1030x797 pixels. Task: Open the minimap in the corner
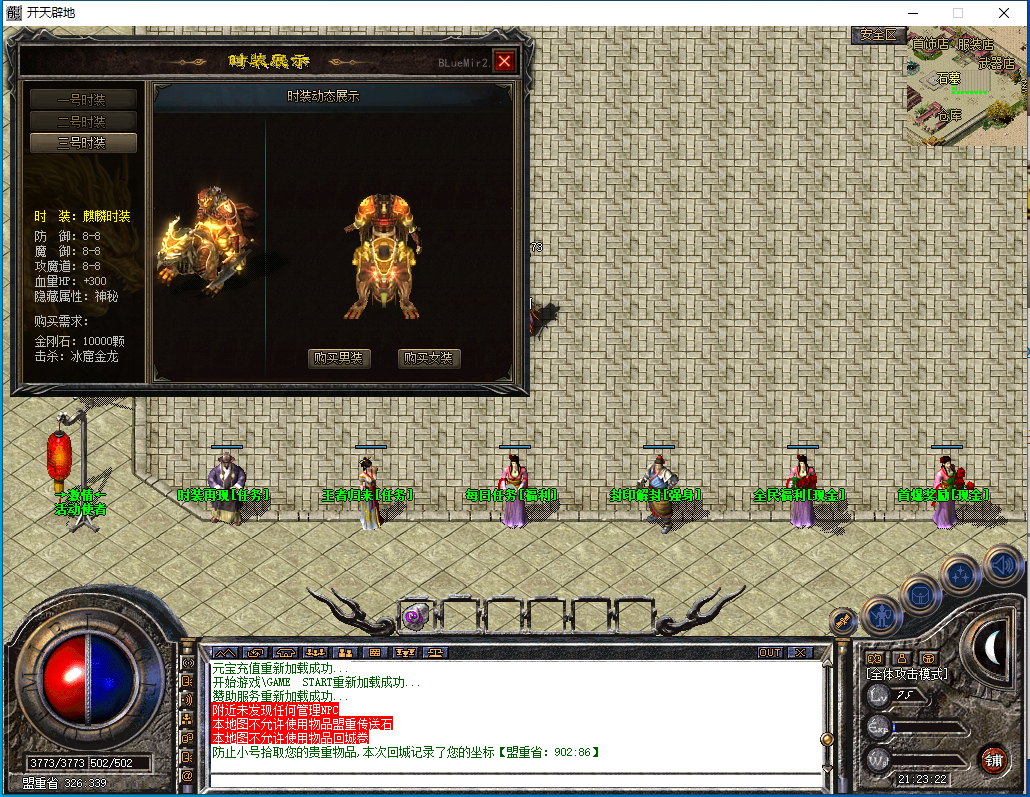click(x=966, y=88)
